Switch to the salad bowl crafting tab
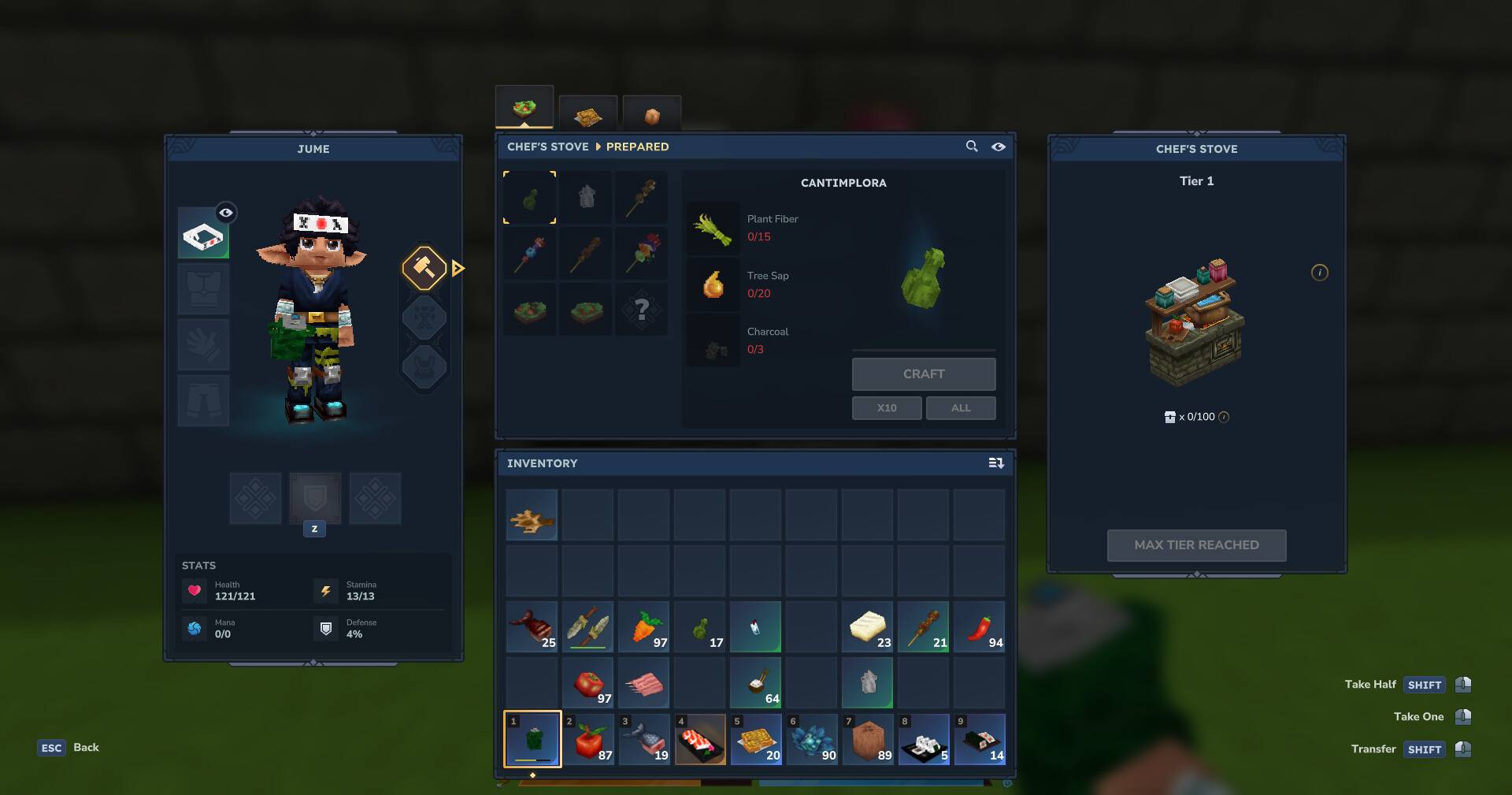Image resolution: width=1512 pixels, height=795 pixels. [524, 108]
